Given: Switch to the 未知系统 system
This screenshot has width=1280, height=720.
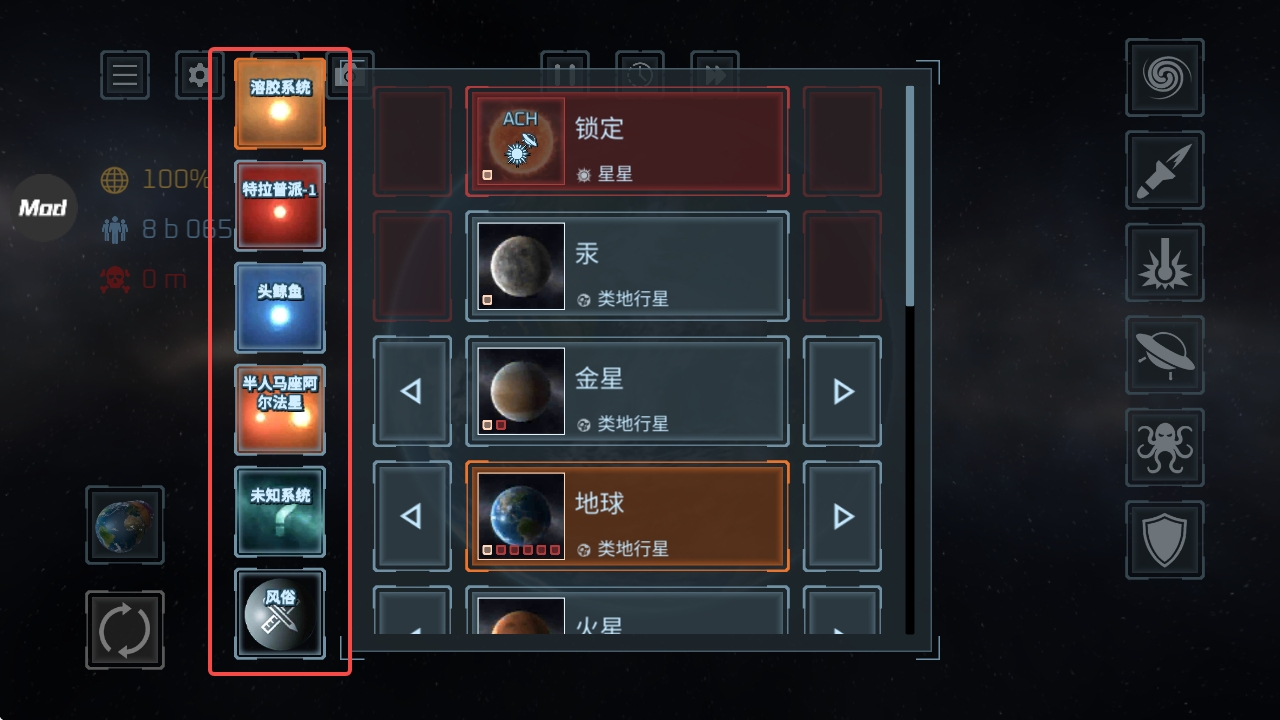Looking at the screenshot, I should 280,512.
